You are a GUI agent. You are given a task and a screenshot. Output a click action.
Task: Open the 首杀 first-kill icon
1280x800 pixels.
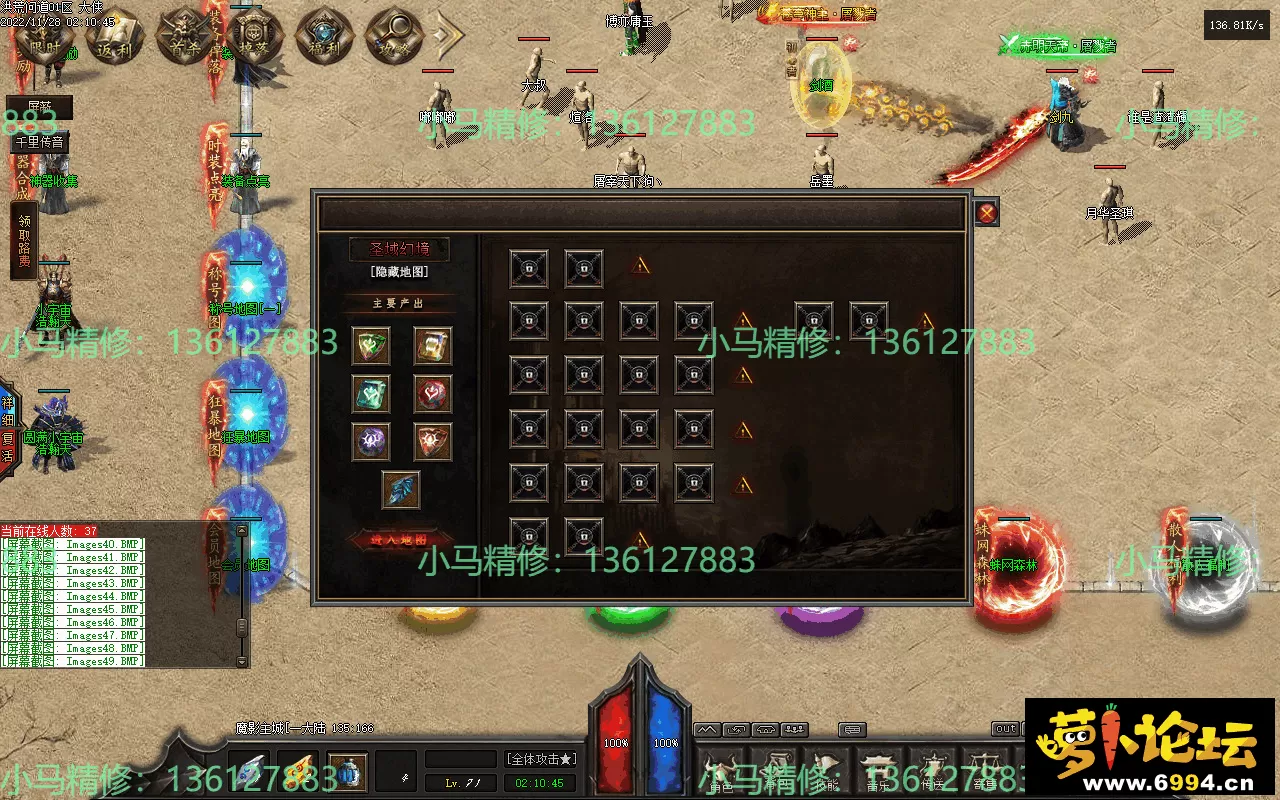pos(185,38)
